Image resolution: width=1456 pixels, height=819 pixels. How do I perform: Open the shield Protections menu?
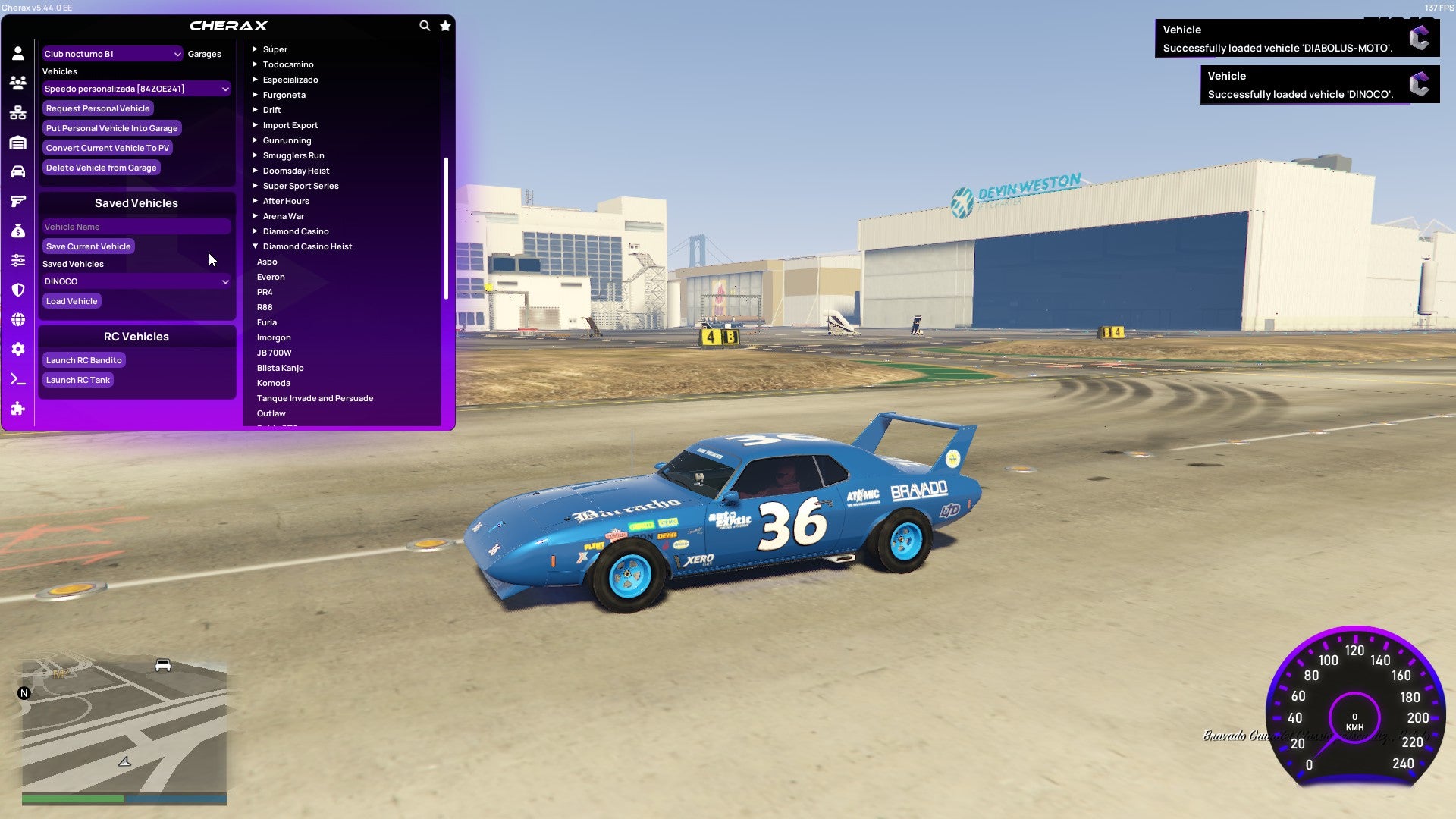tap(17, 290)
